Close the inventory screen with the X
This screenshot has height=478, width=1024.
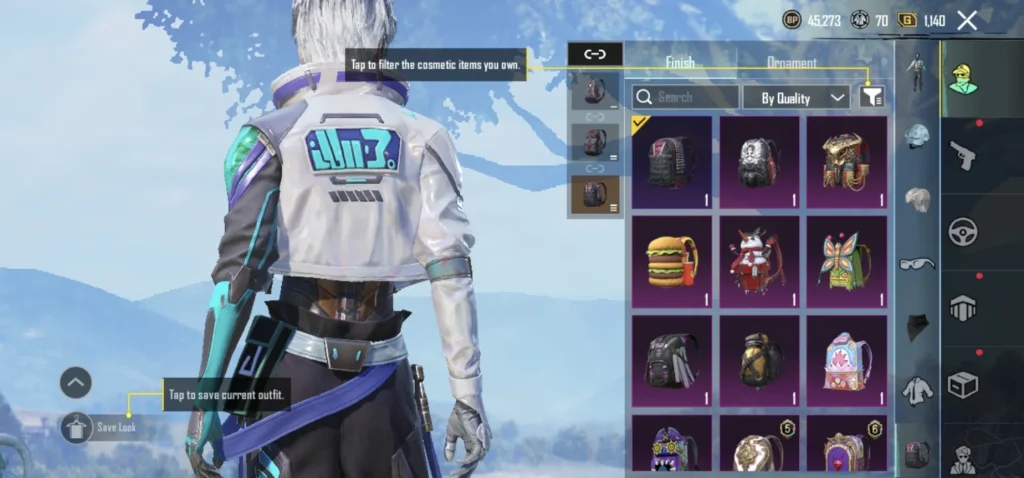pos(967,20)
